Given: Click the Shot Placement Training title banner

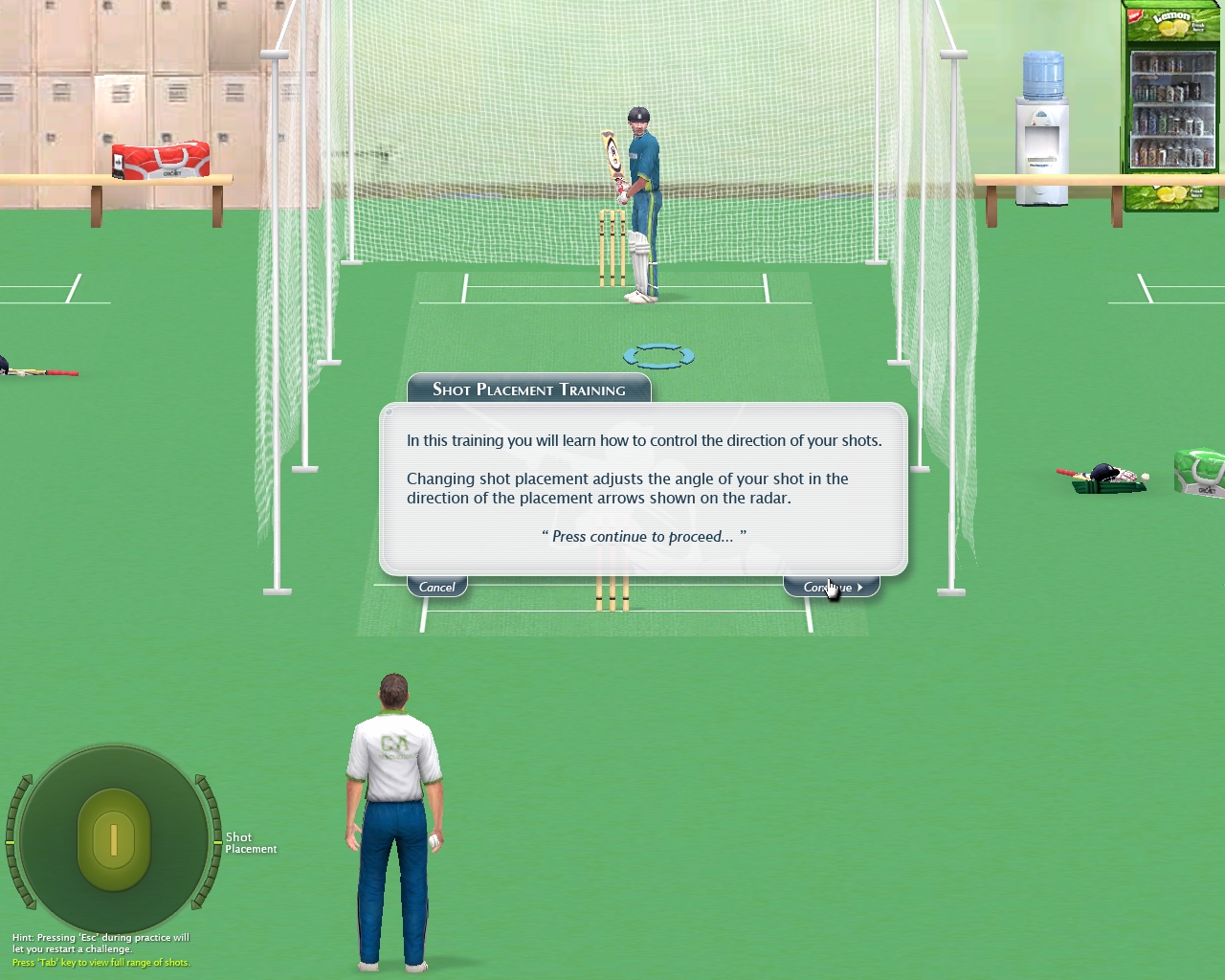Looking at the screenshot, I should [528, 389].
